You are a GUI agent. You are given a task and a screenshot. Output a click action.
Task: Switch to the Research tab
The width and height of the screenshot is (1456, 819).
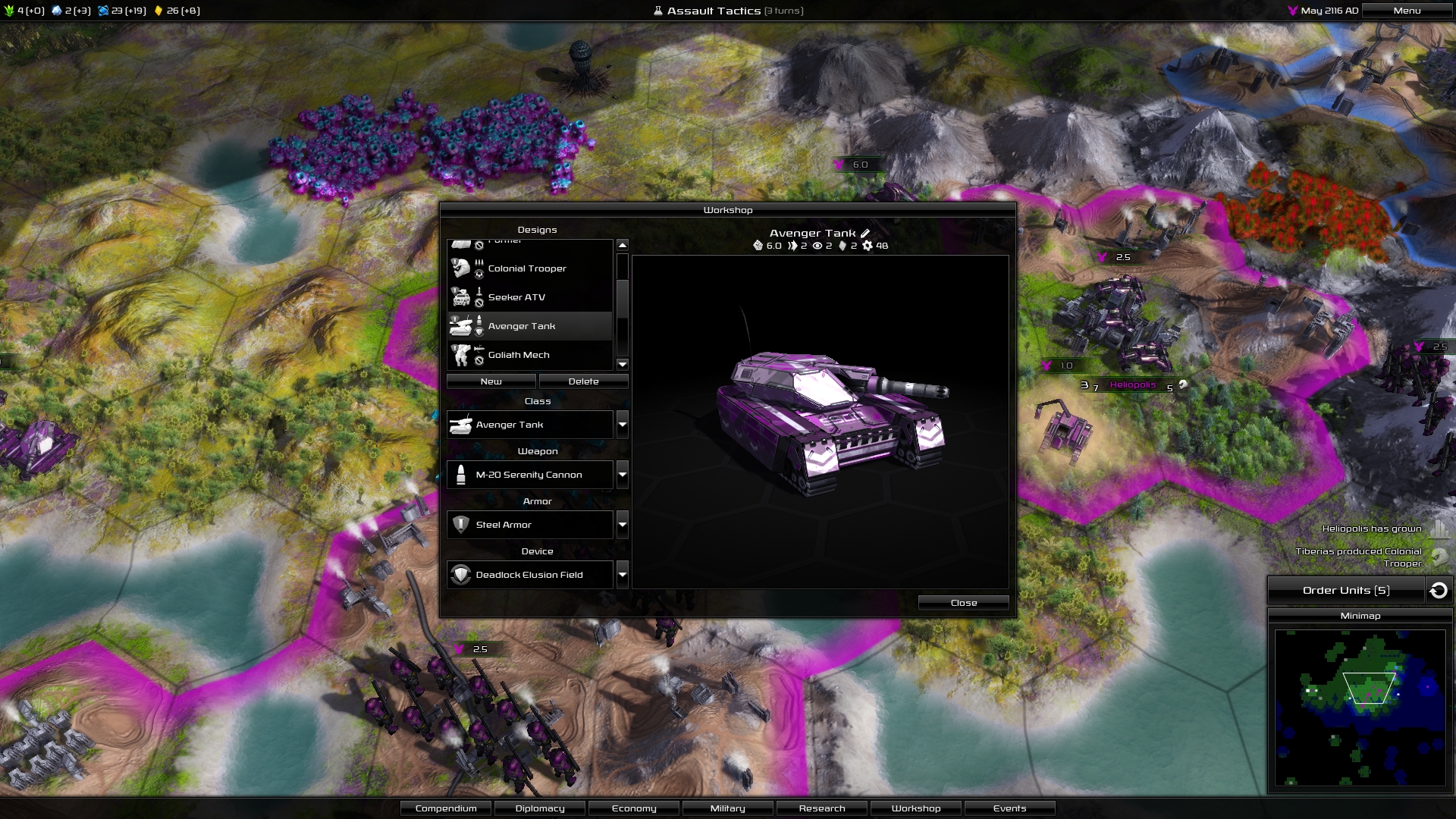[821, 808]
